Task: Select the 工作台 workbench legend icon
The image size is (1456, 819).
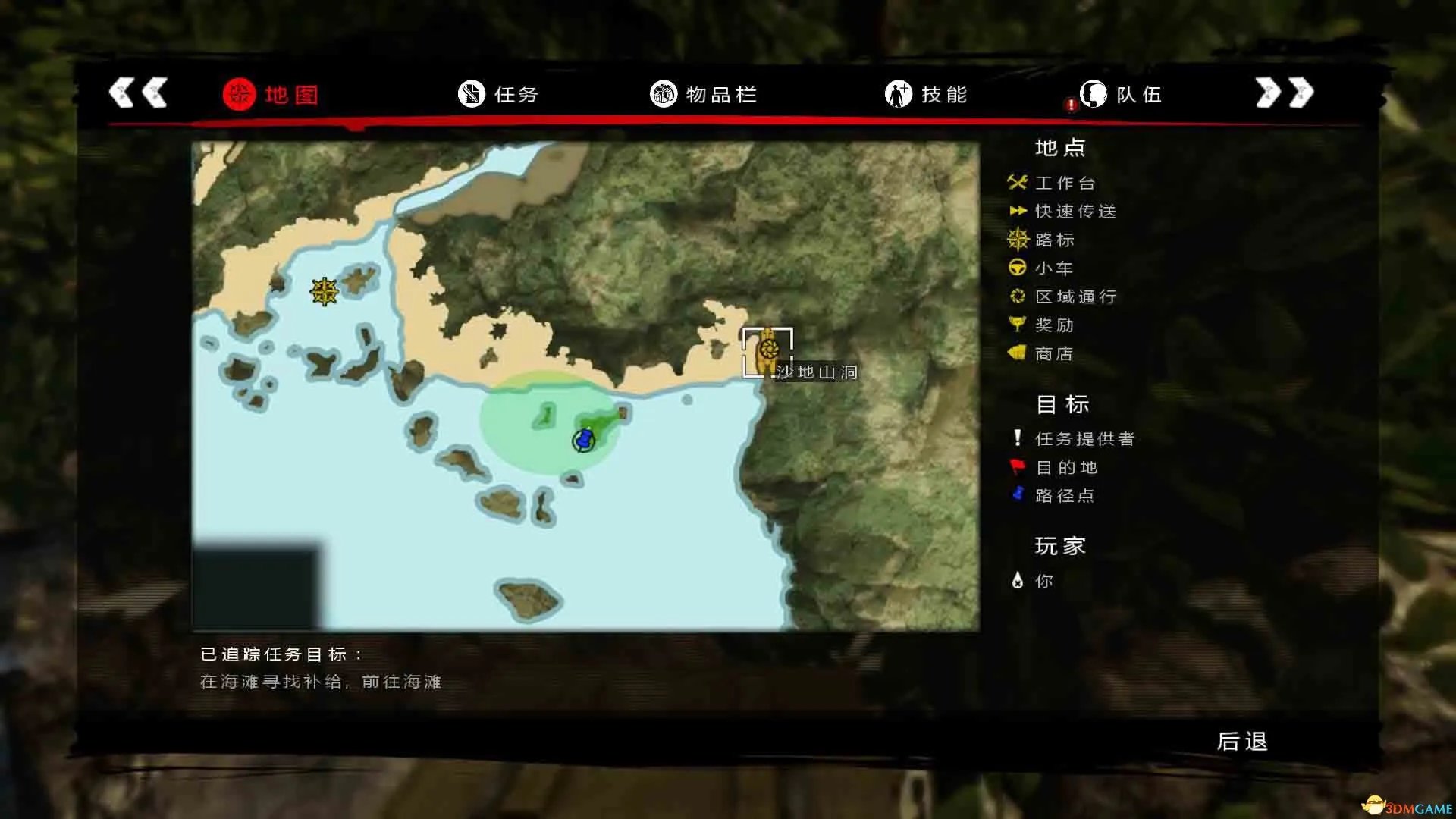Action: click(1017, 182)
